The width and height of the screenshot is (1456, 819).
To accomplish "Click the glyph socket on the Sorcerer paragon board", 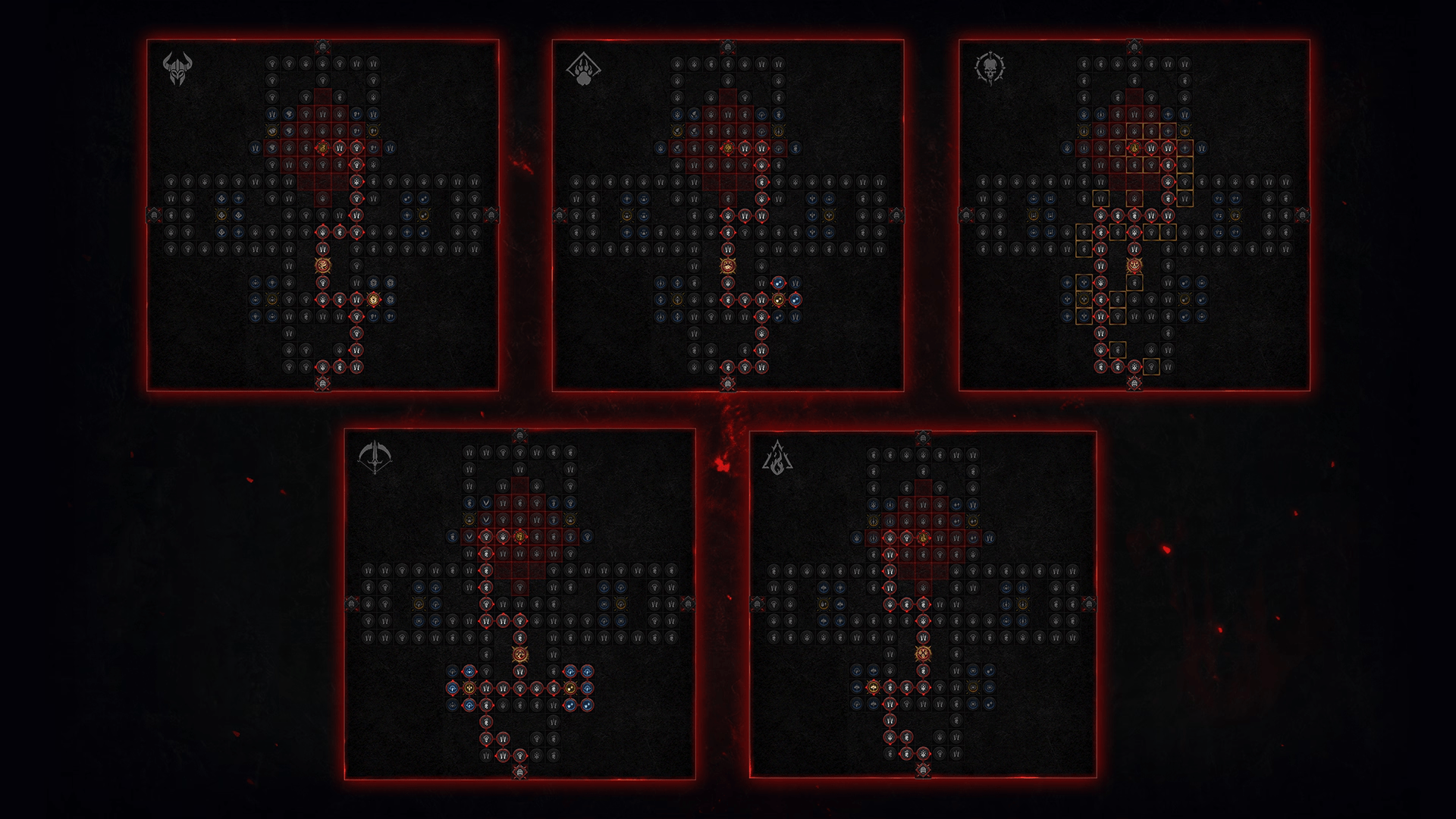I will (924, 652).
